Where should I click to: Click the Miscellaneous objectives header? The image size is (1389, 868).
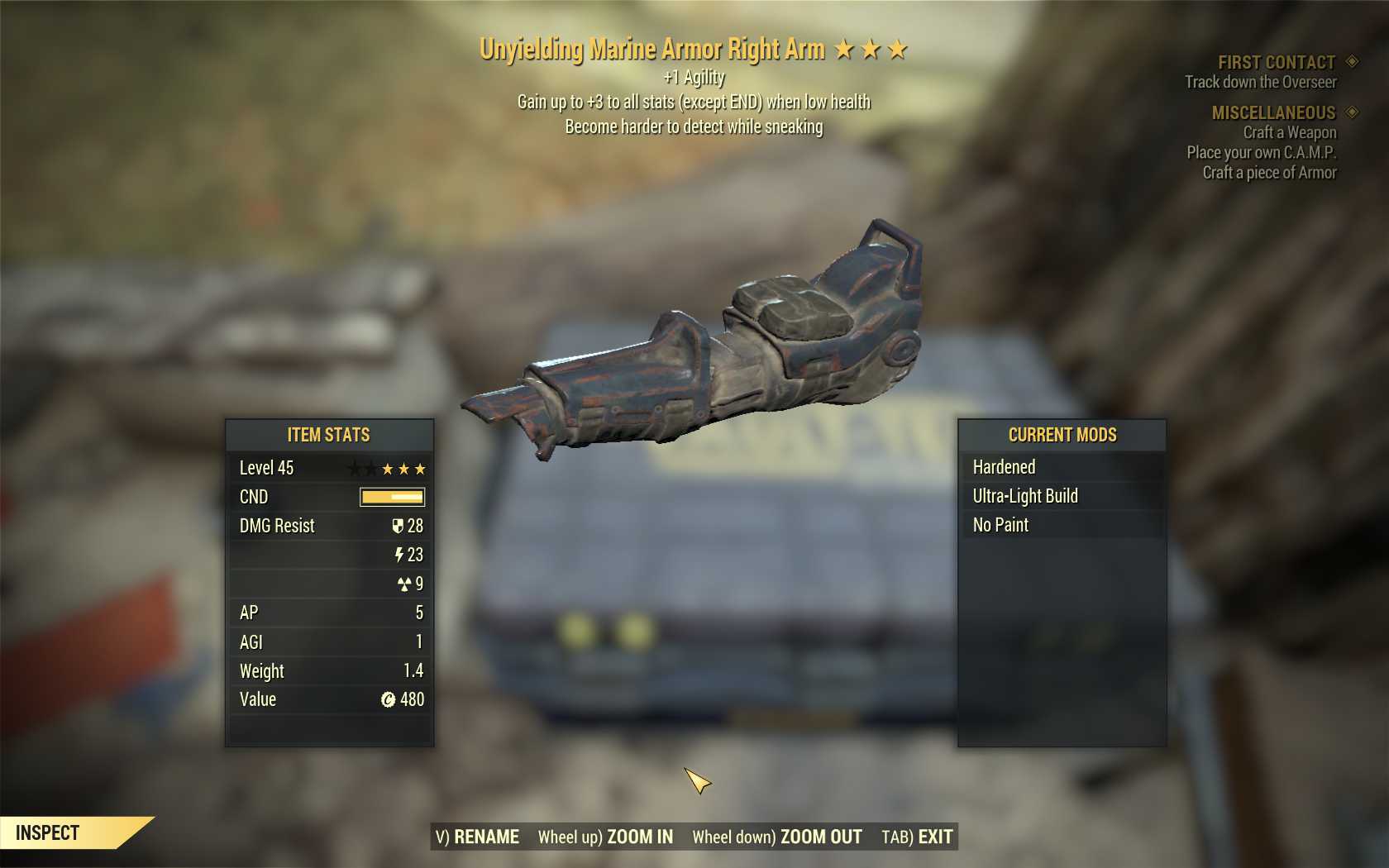1273,112
